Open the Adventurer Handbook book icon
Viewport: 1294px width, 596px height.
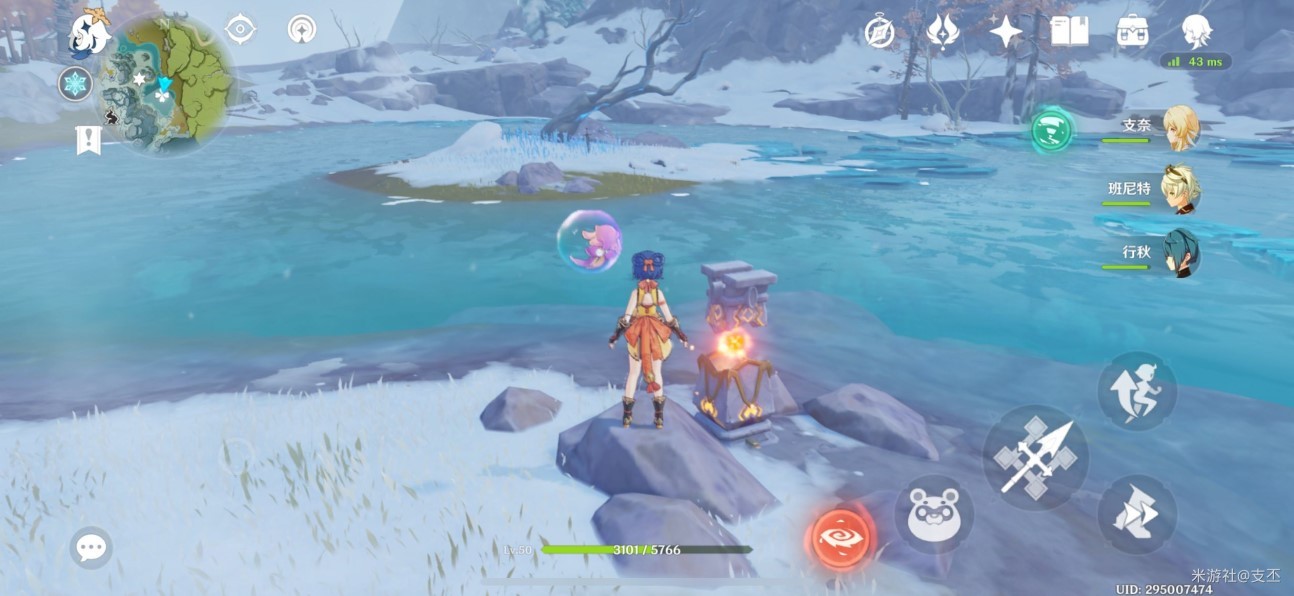1069,32
